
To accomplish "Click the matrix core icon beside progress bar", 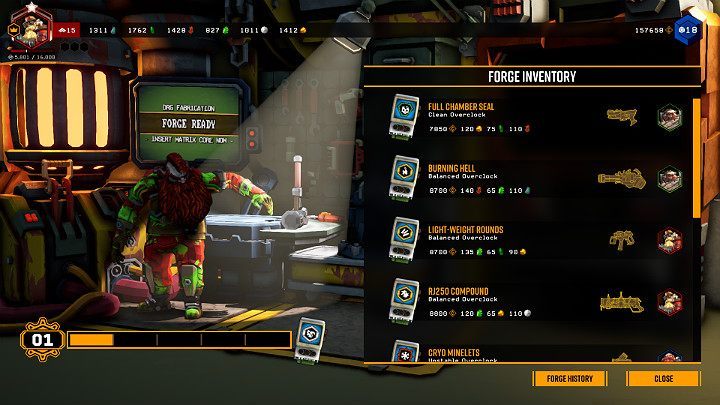I will pyautogui.click(x=312, y=337).
